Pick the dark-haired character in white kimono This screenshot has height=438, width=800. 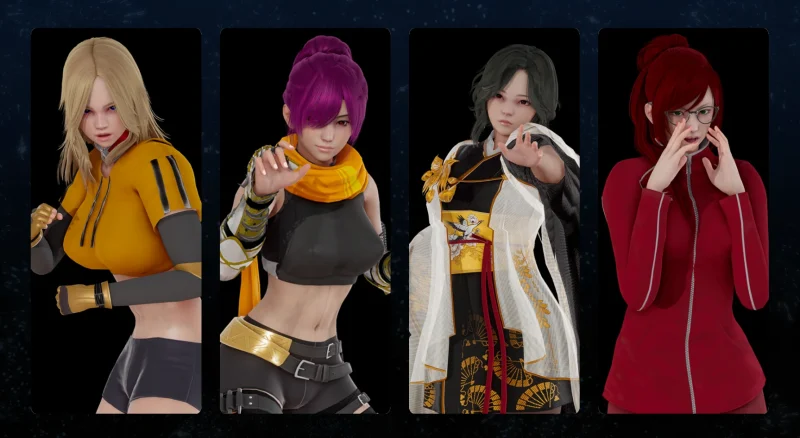point(494,220)
